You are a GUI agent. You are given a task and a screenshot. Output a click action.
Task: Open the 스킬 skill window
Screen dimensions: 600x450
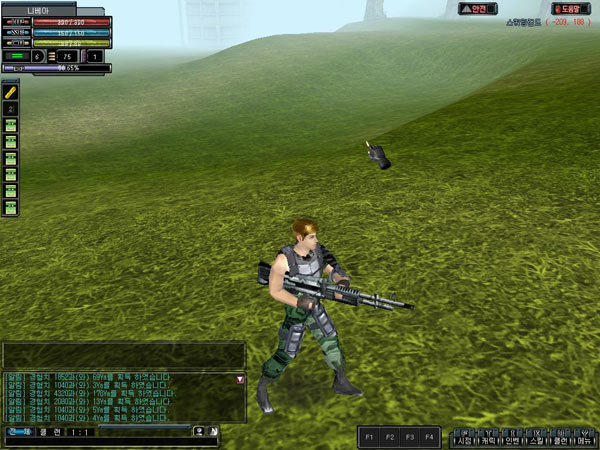536,440
